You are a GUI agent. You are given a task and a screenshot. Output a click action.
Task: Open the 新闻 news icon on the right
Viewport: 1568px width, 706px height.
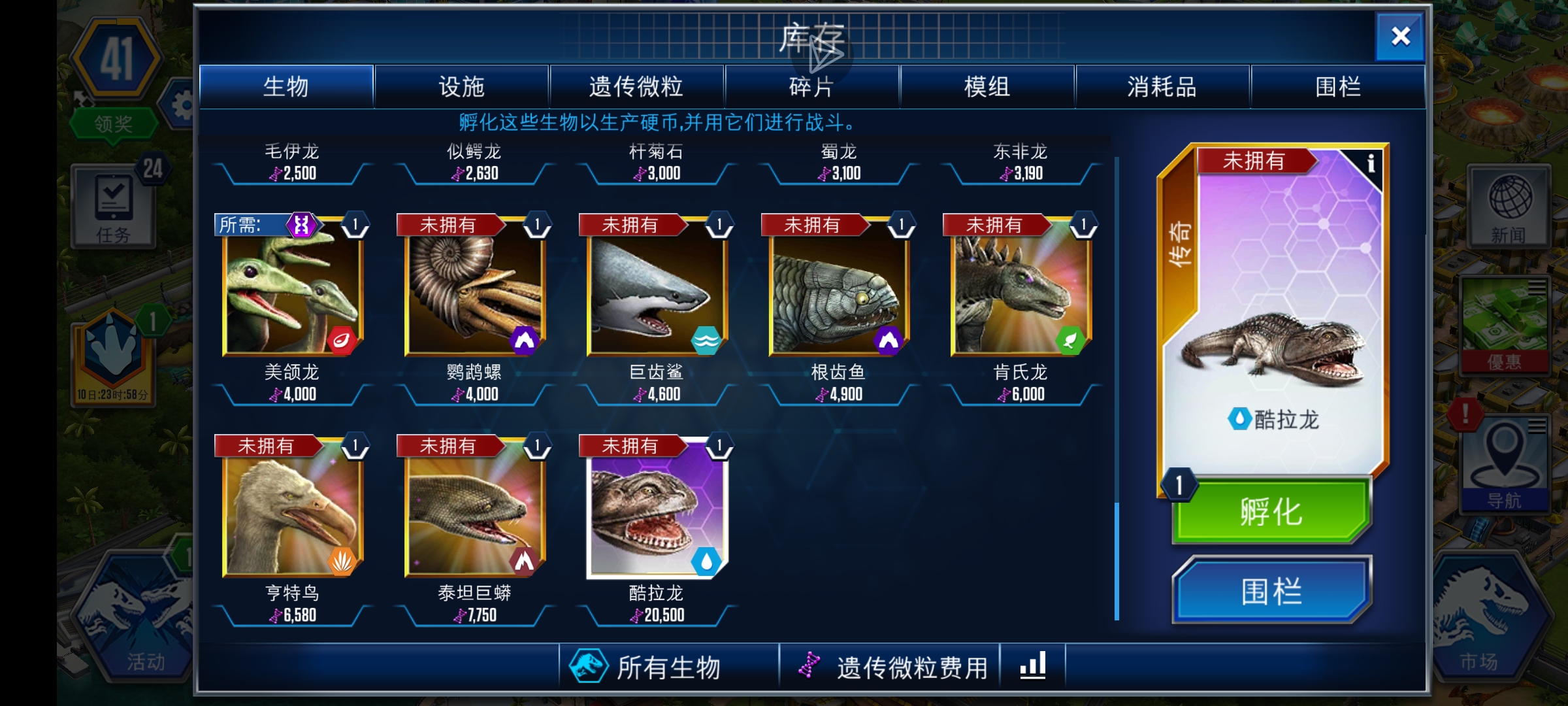[1510, 204]
